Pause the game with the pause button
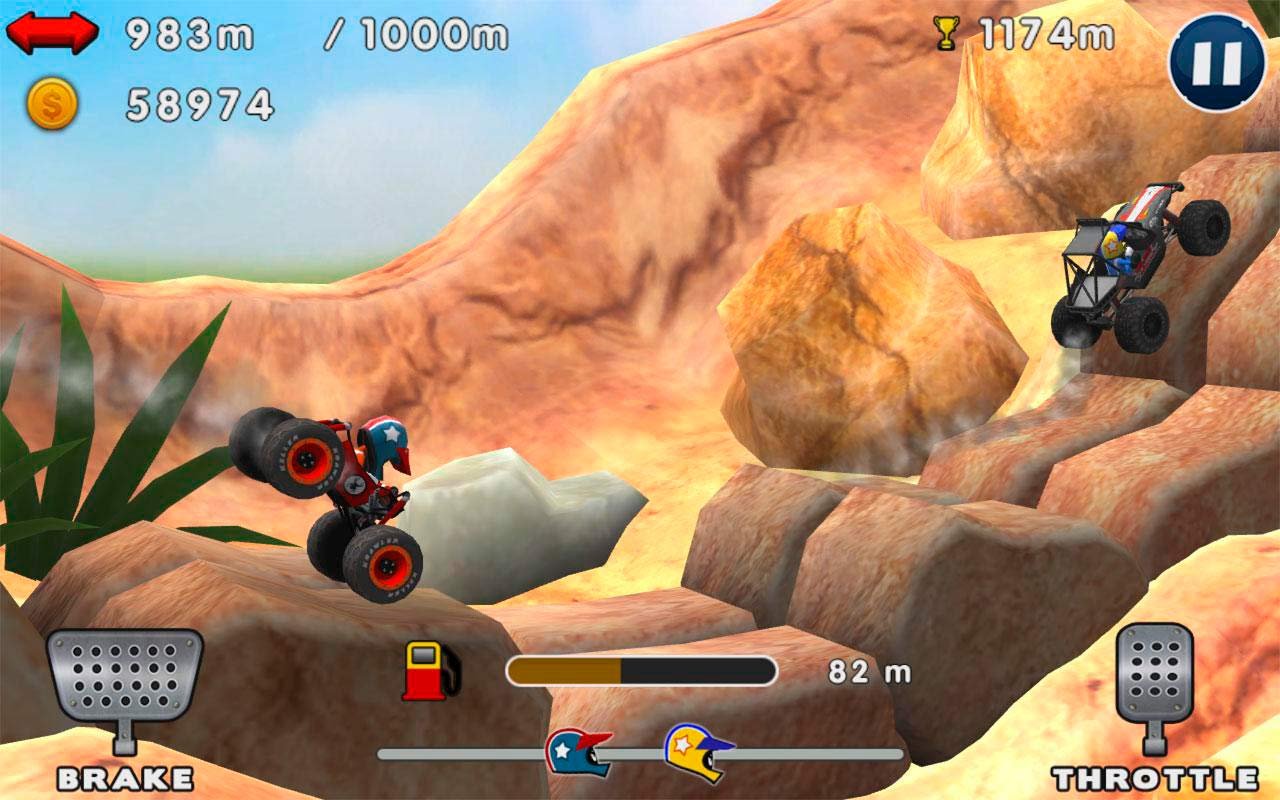Viewport: 1280px width, 800px height. coord(1218,62)
